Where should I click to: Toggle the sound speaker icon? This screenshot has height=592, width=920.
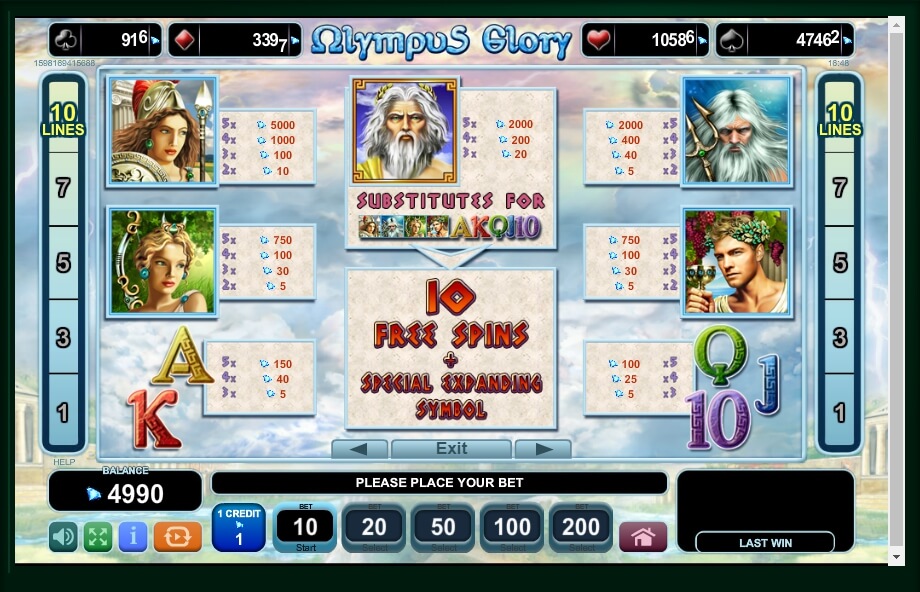point(64,537)
